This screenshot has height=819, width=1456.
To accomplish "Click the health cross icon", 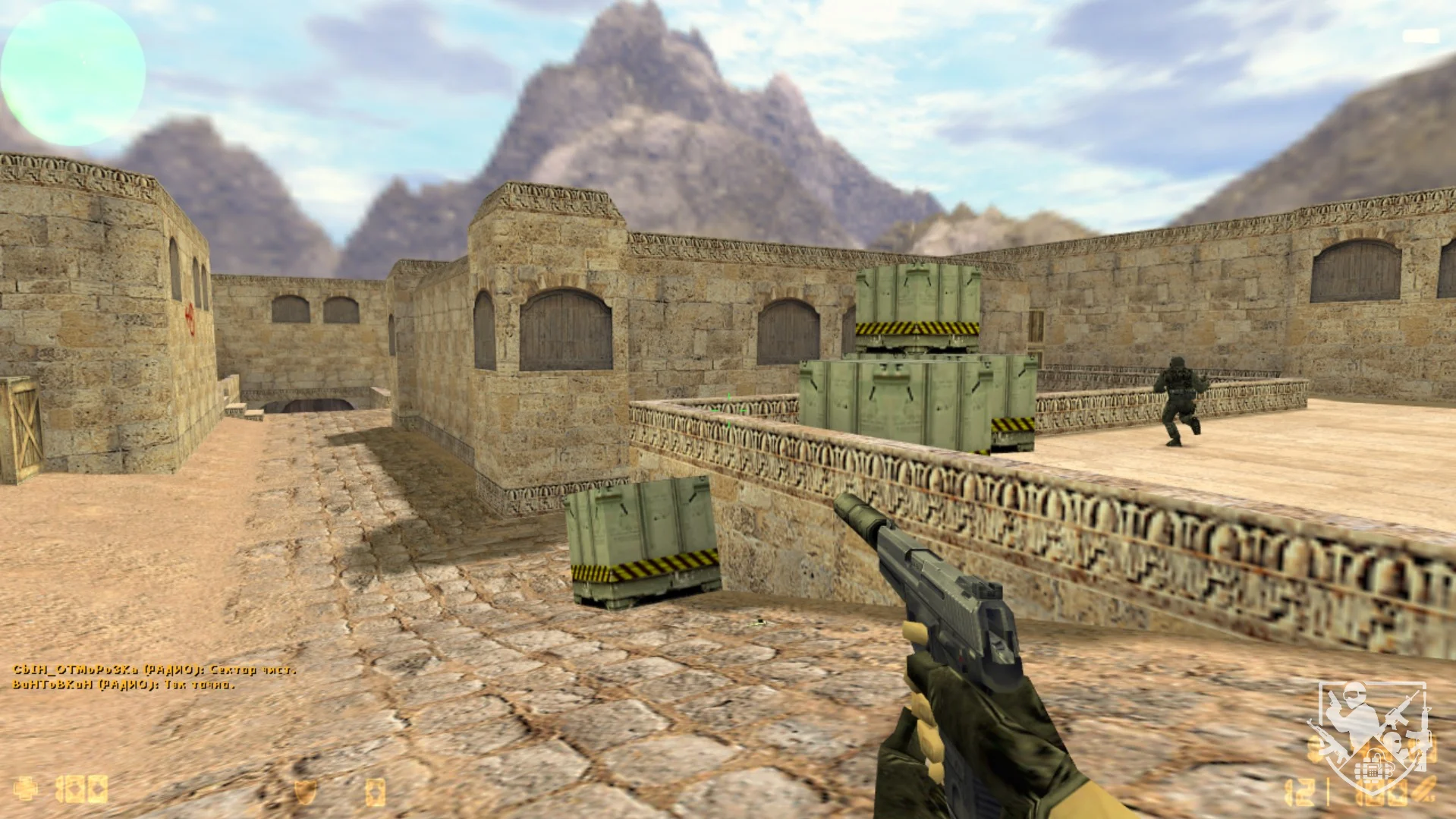I will (25, 789).
